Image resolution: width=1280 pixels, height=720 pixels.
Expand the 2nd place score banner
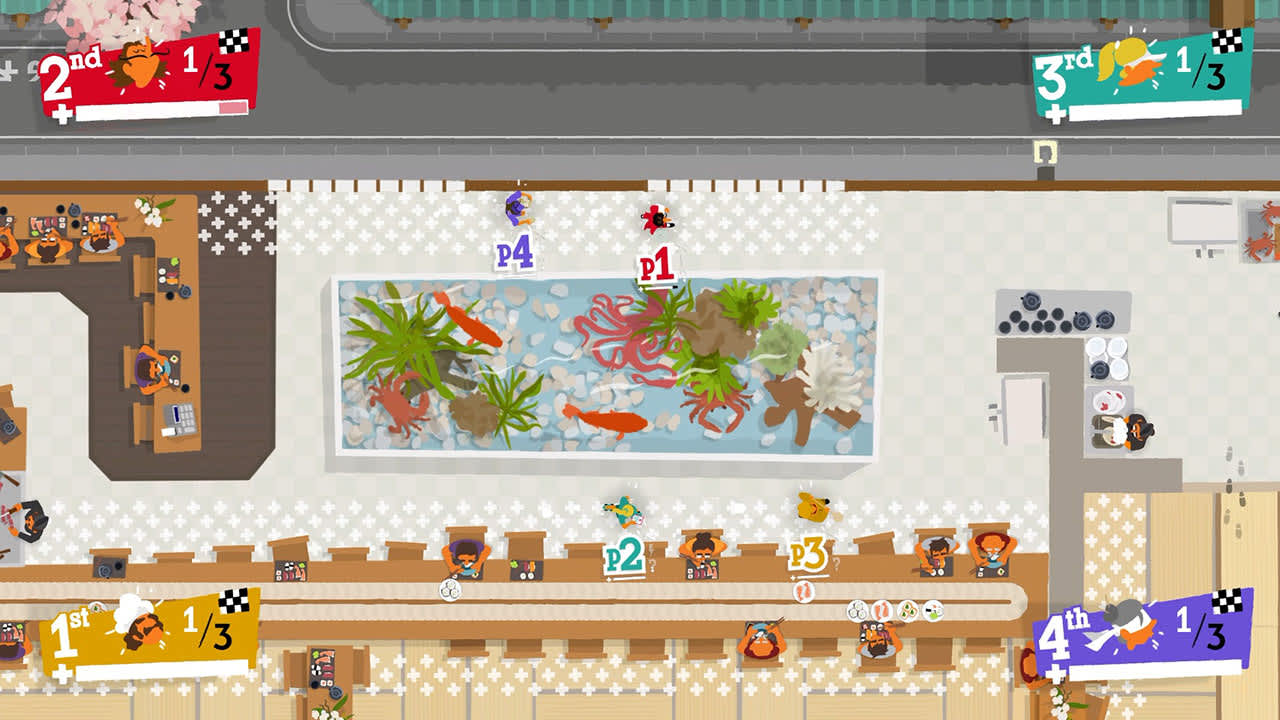140,70
